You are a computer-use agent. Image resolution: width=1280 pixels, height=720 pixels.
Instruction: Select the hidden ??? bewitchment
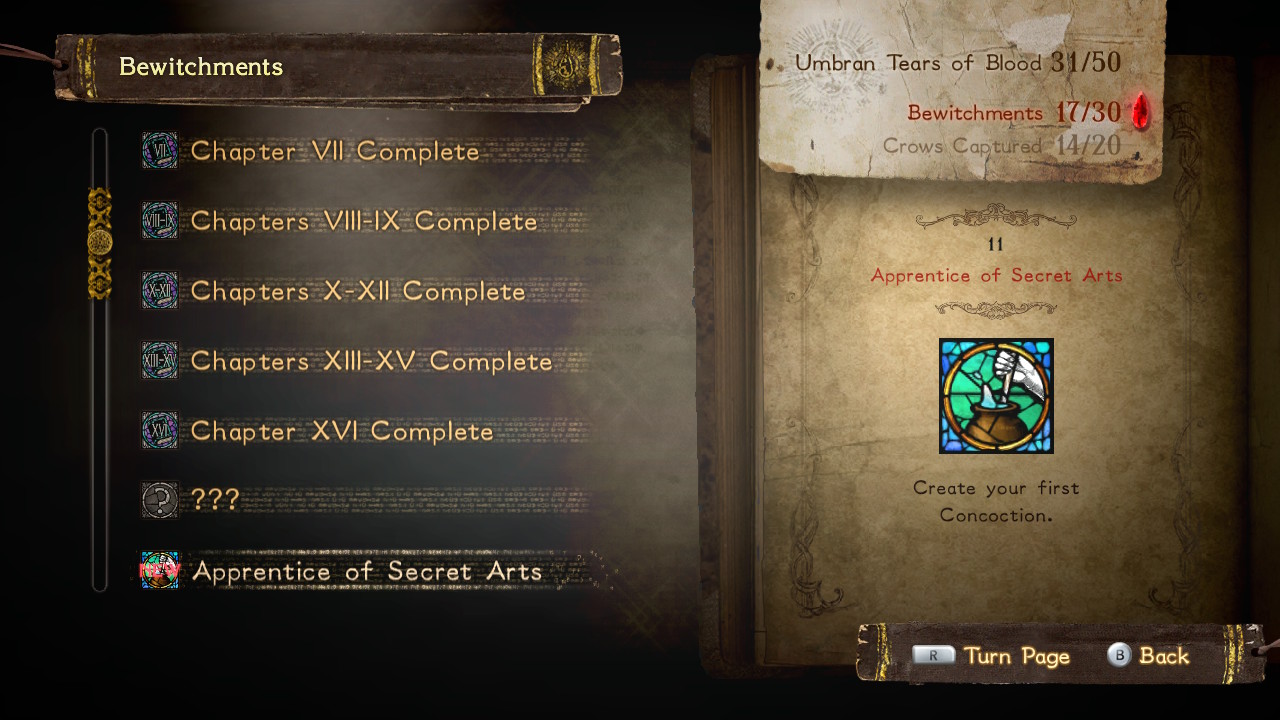click(x=215, y=500)
